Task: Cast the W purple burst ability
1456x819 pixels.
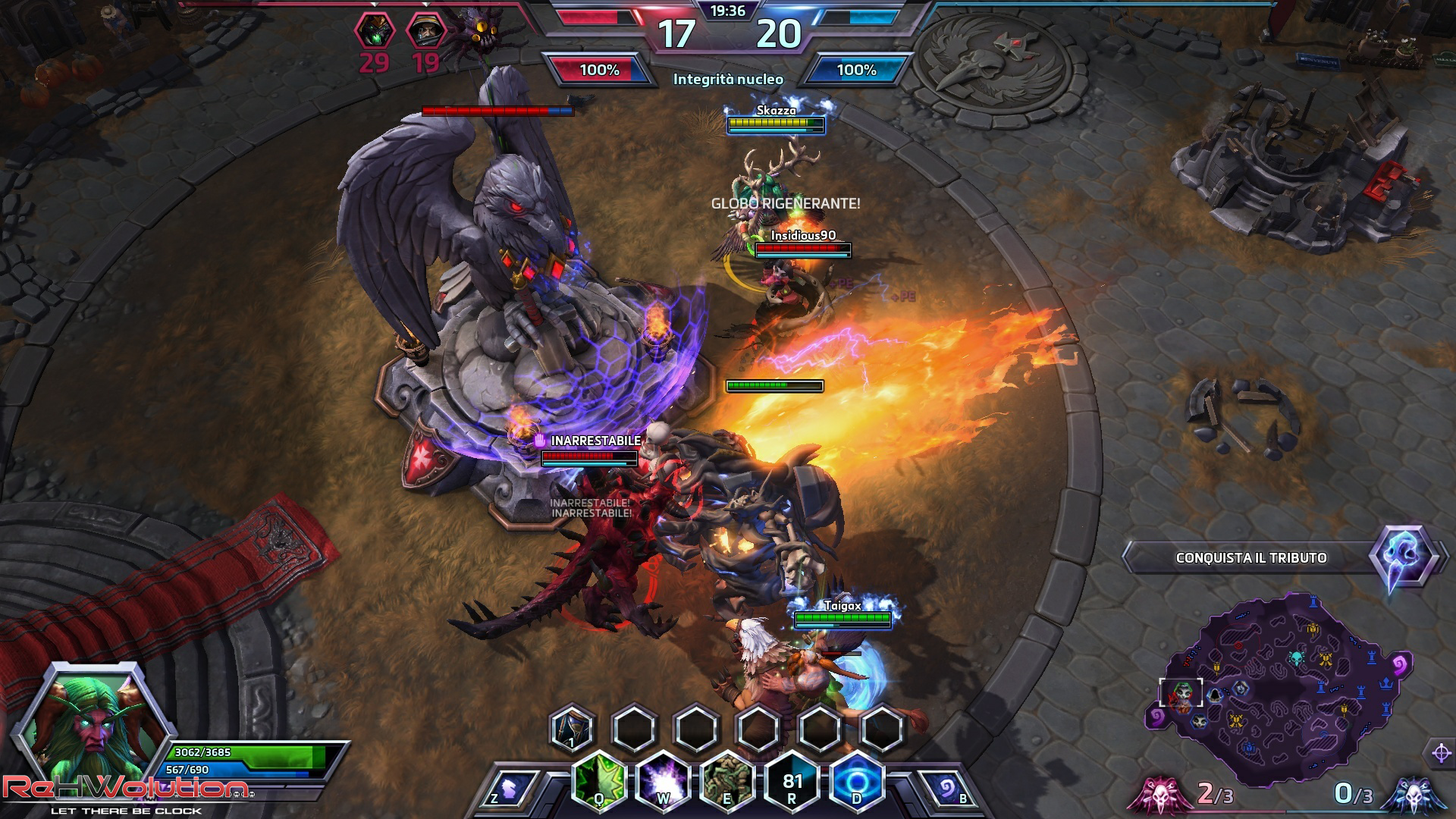Action: click(x=663, y=781)
